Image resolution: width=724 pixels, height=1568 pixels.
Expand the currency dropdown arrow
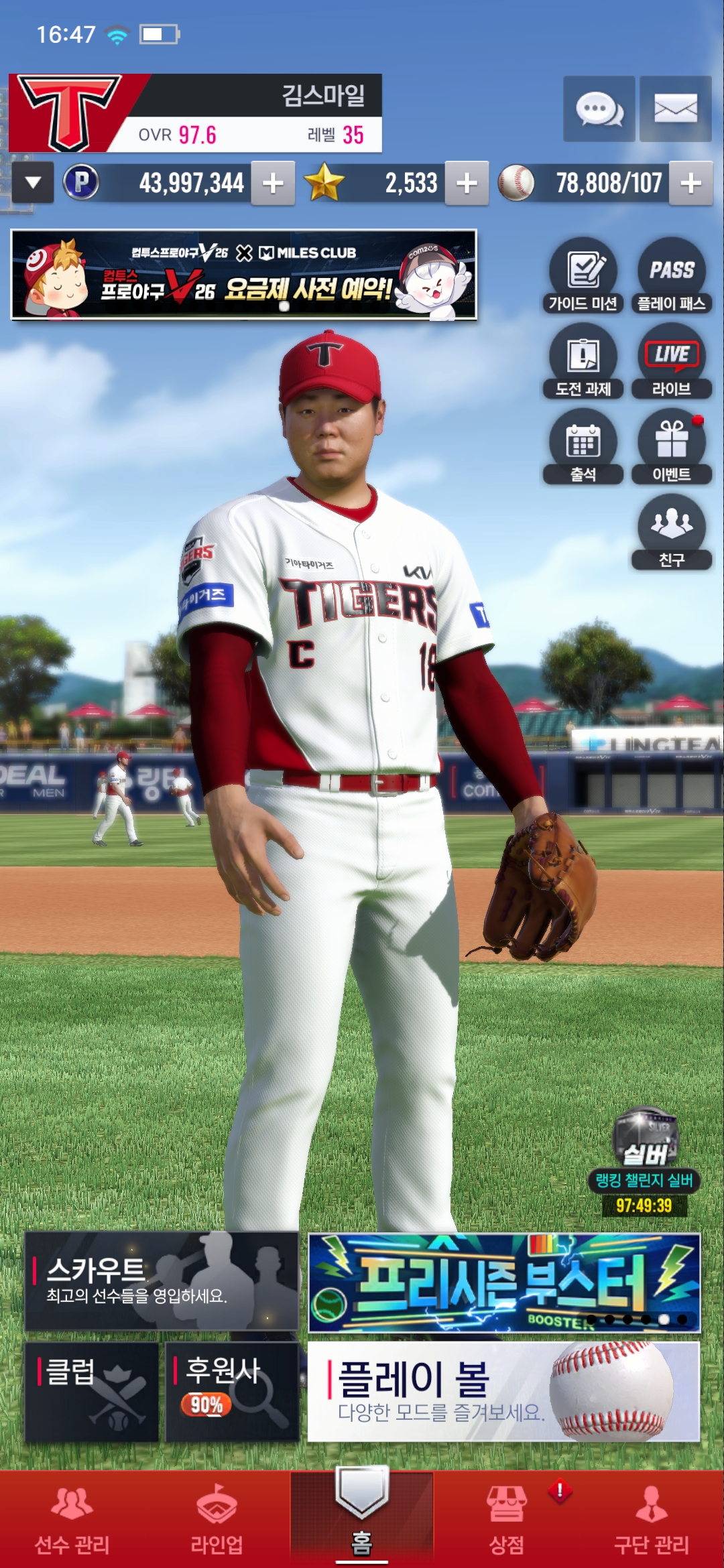(x=33, y=183)
